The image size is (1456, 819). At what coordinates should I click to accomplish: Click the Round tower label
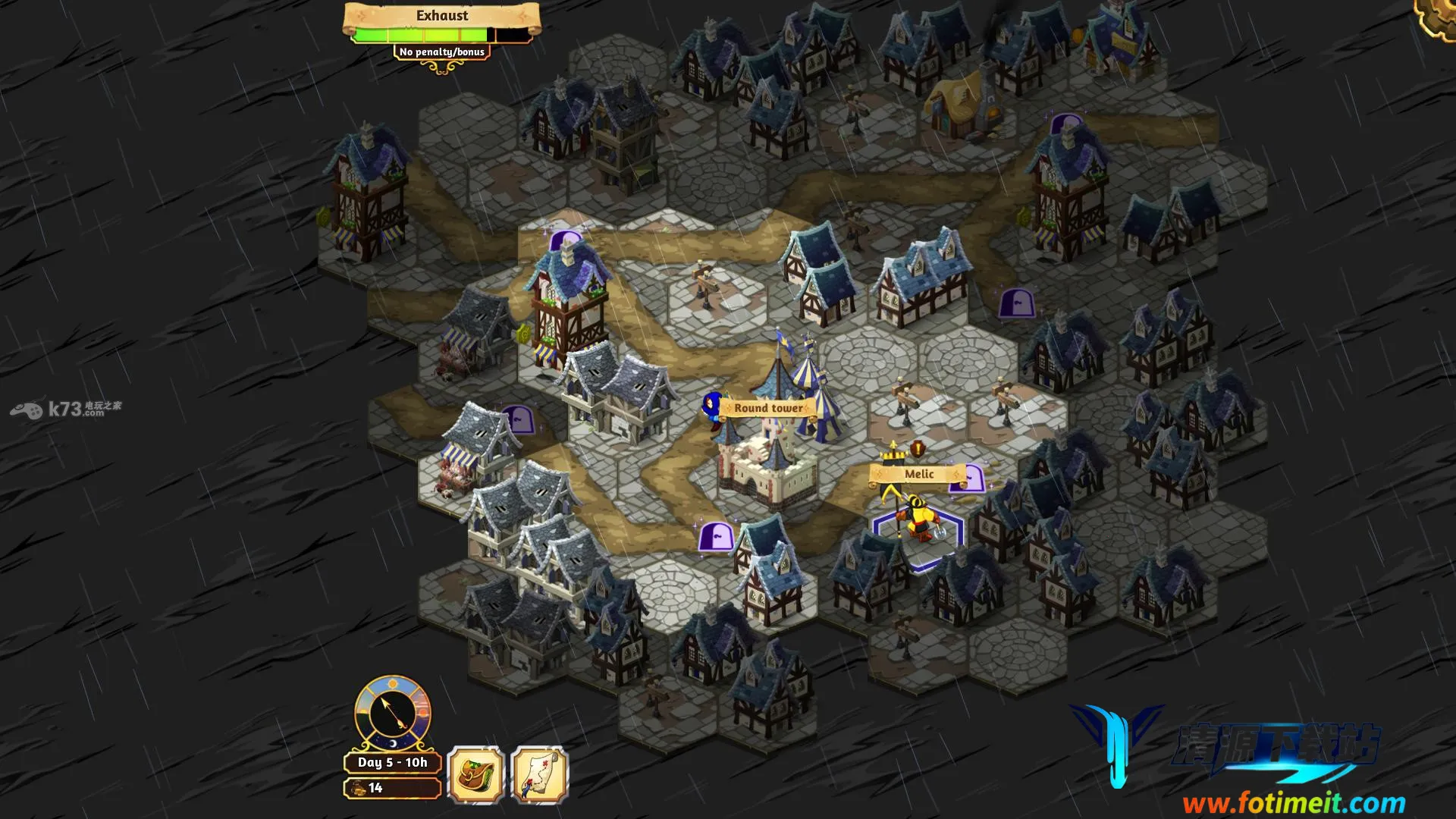[767, 408]
